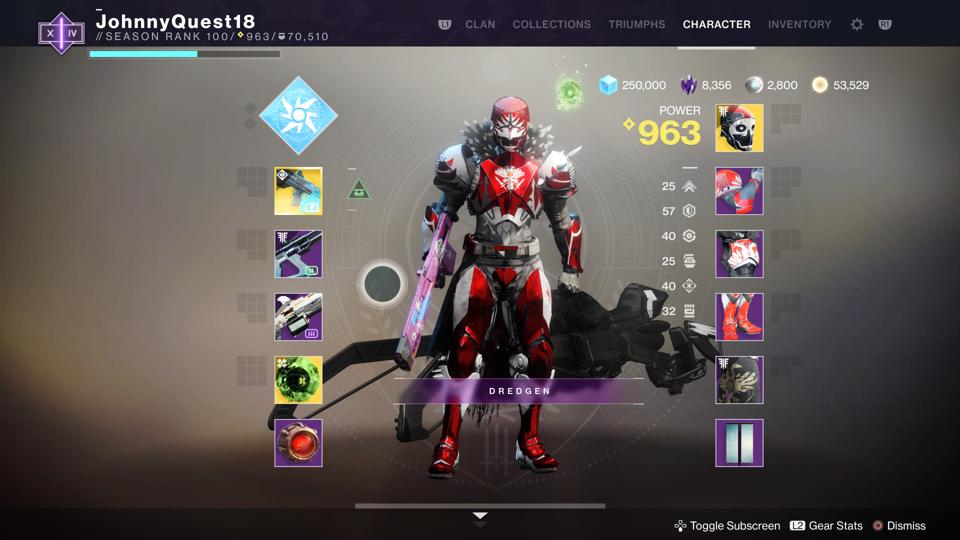The height and width of the screenshot is (540, 960).
Task: Go to the Triumphs tab
Action: tap(636, 24)
